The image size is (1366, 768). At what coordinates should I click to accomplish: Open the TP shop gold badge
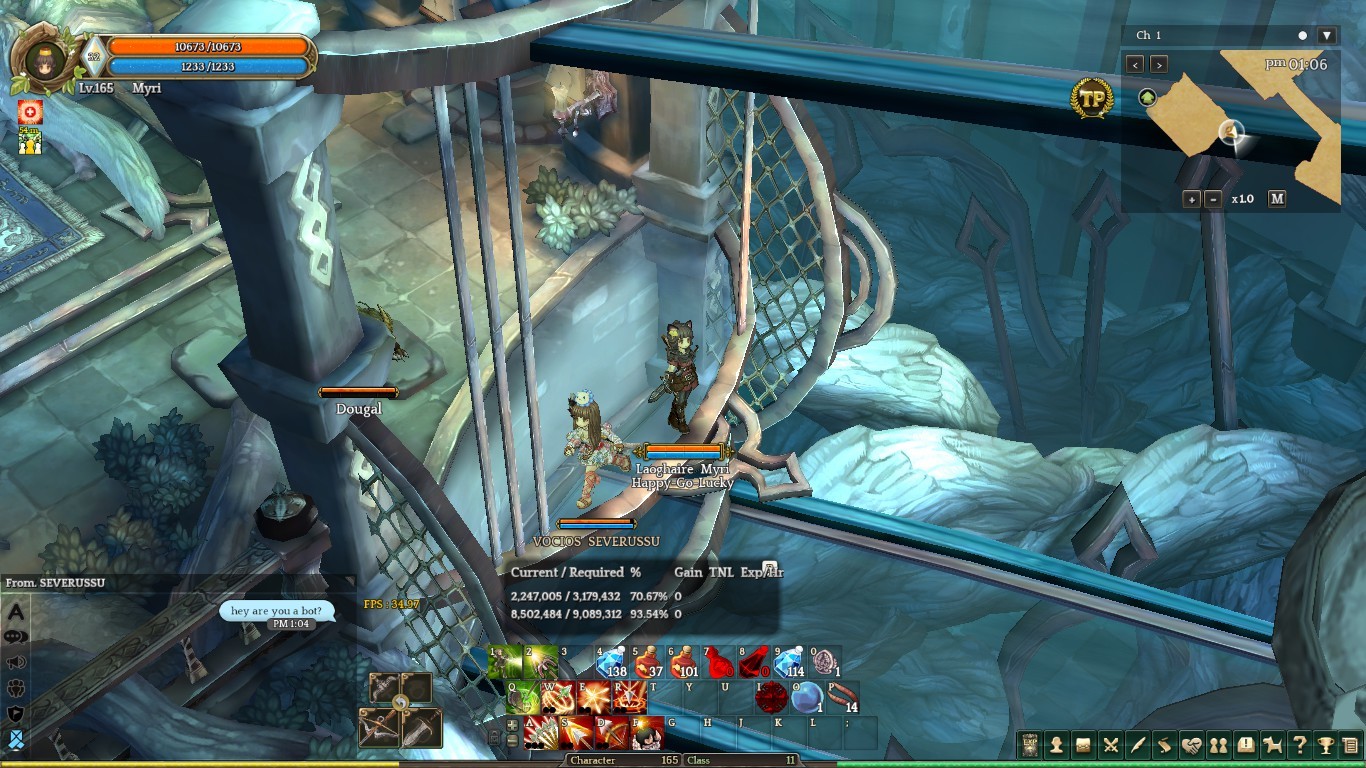point(1091,98)
